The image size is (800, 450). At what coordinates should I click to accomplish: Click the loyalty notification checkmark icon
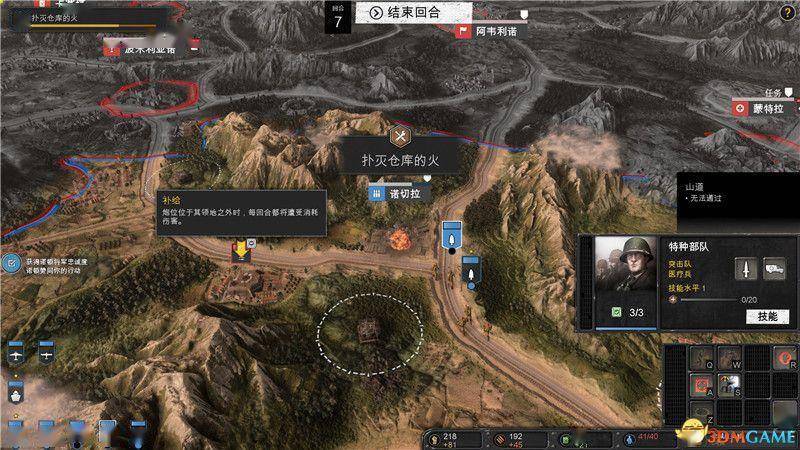pyautogui.click(x=11, y=263)
